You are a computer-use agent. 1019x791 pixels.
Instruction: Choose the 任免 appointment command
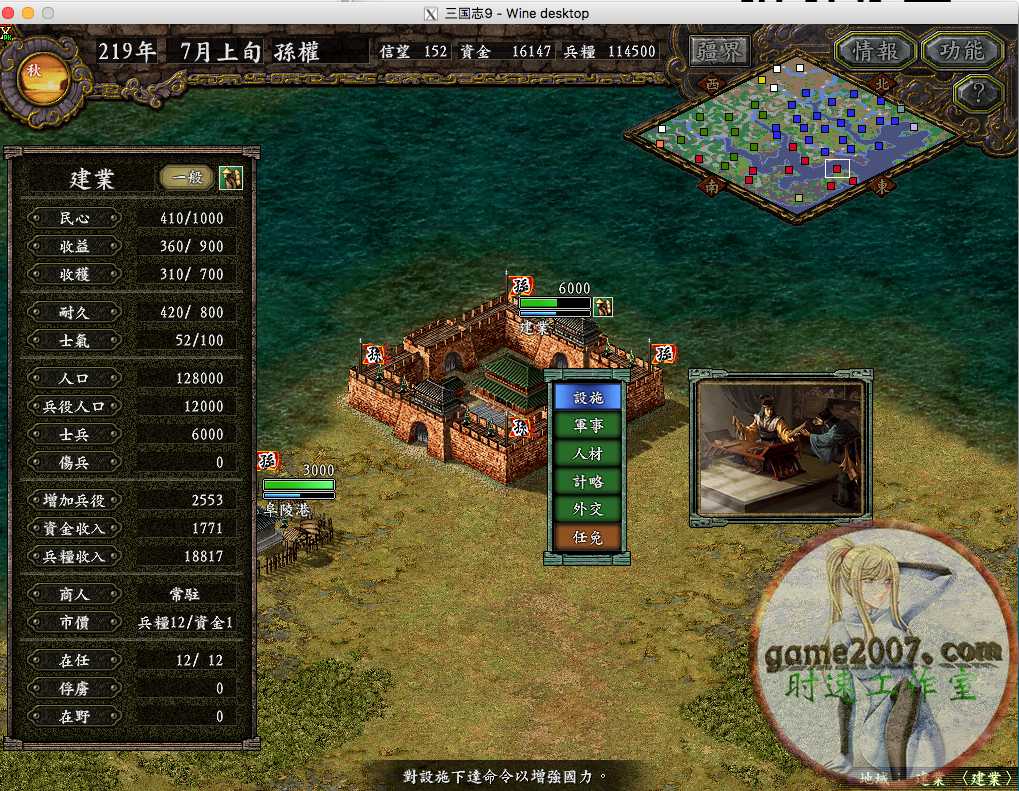point(588,537)
